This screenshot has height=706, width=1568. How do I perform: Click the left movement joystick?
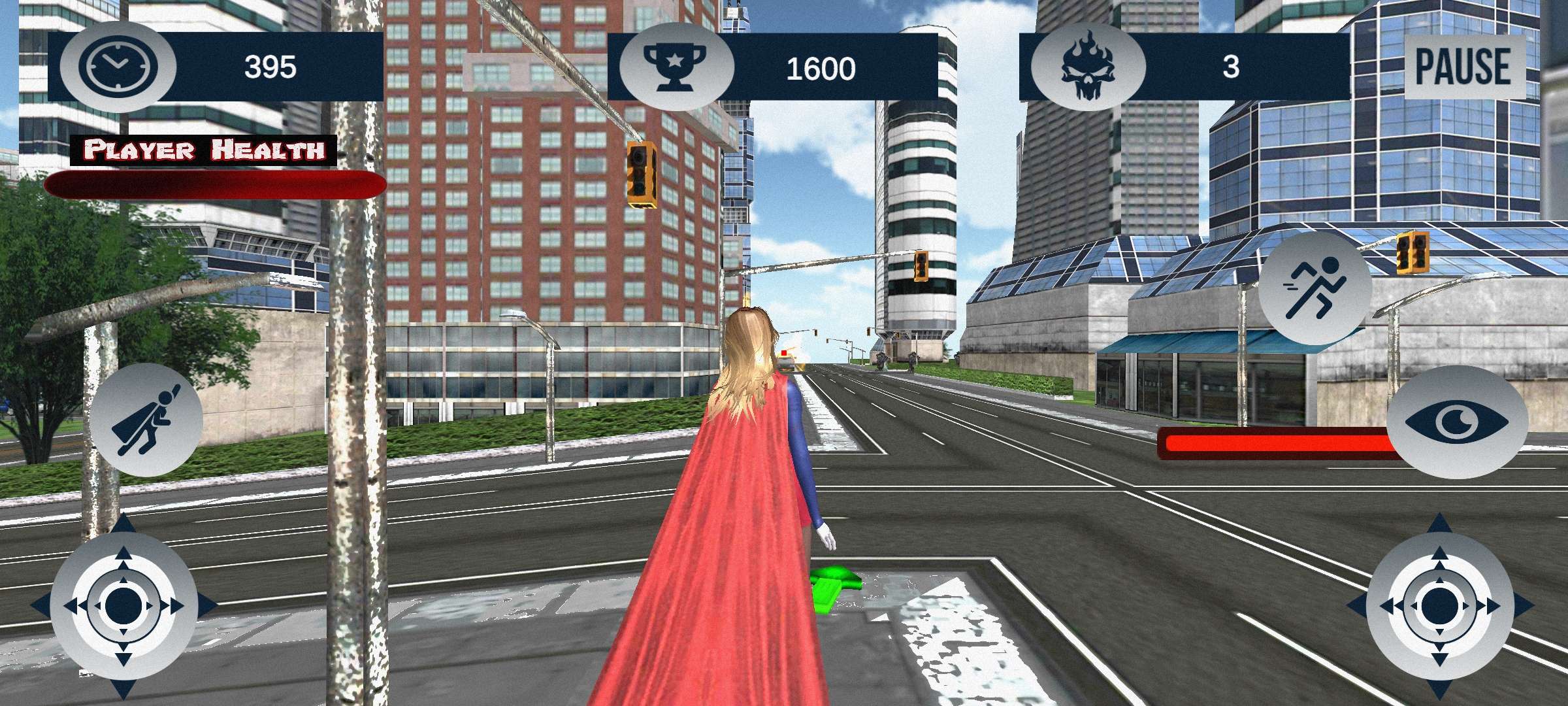(x=123, y=606)
